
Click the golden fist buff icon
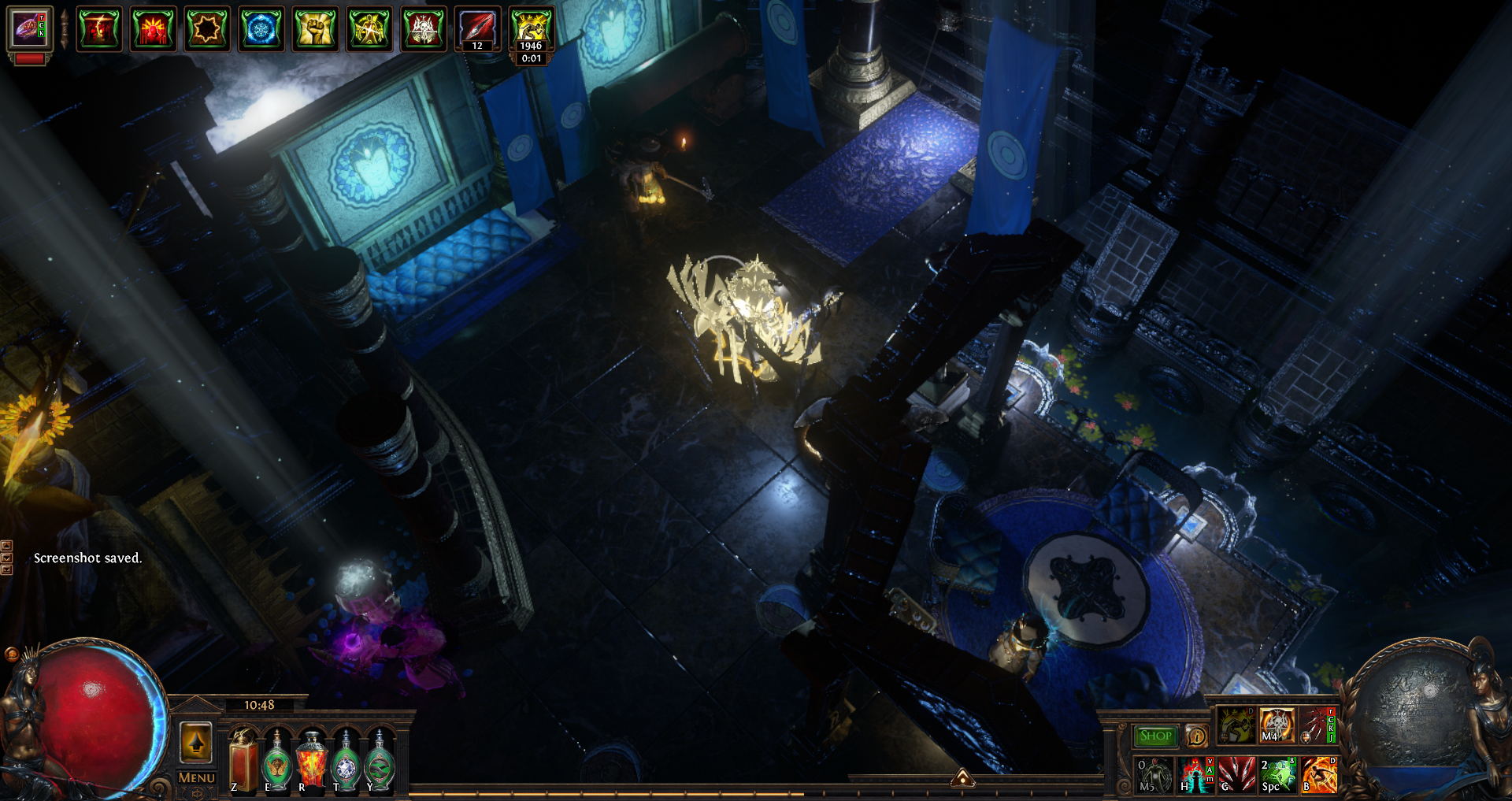coord(315,29)
